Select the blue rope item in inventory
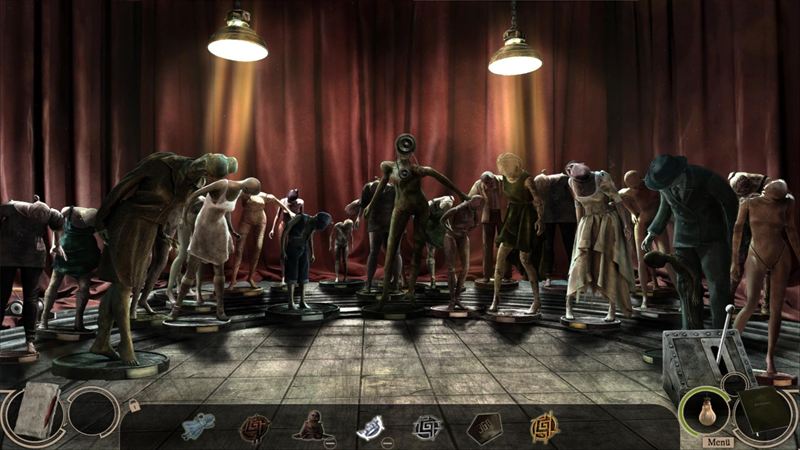The image size is (800, 450). [x=197, y=427]
